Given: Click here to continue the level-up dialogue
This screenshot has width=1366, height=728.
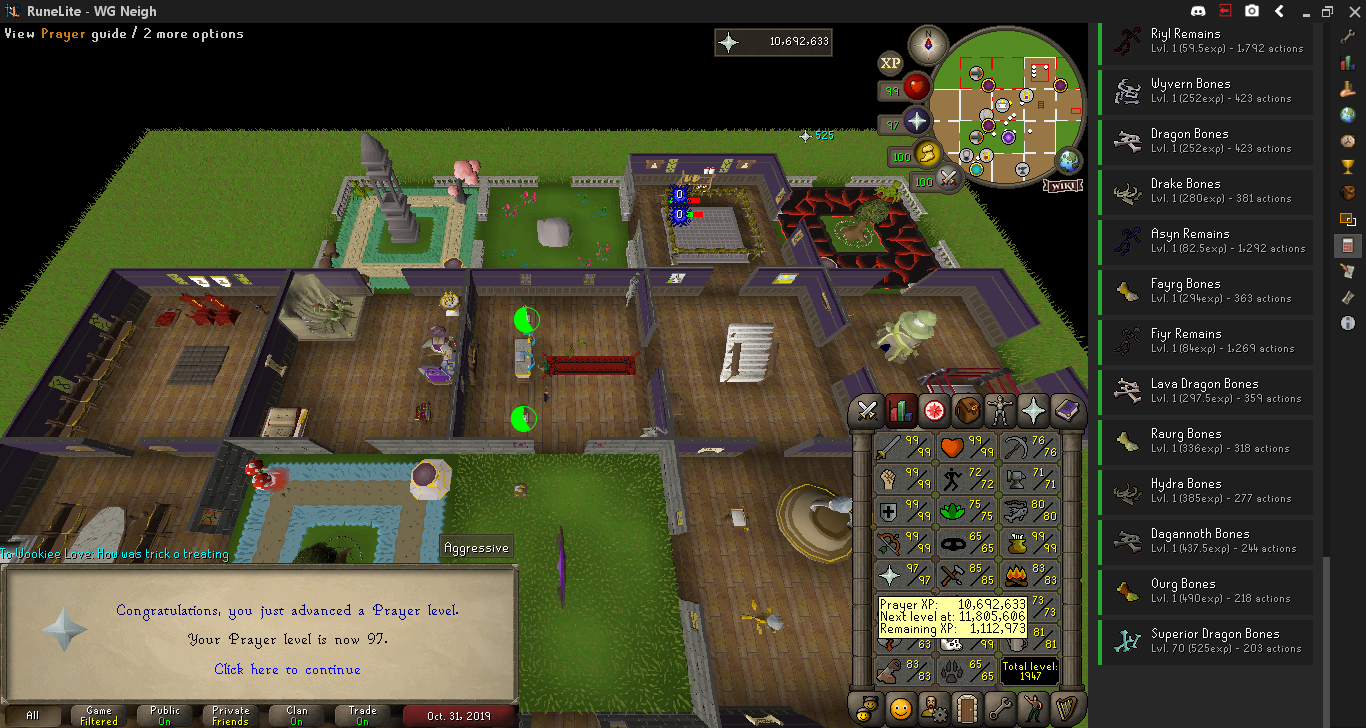Looking at the screenshot, I should coord(287,669).
